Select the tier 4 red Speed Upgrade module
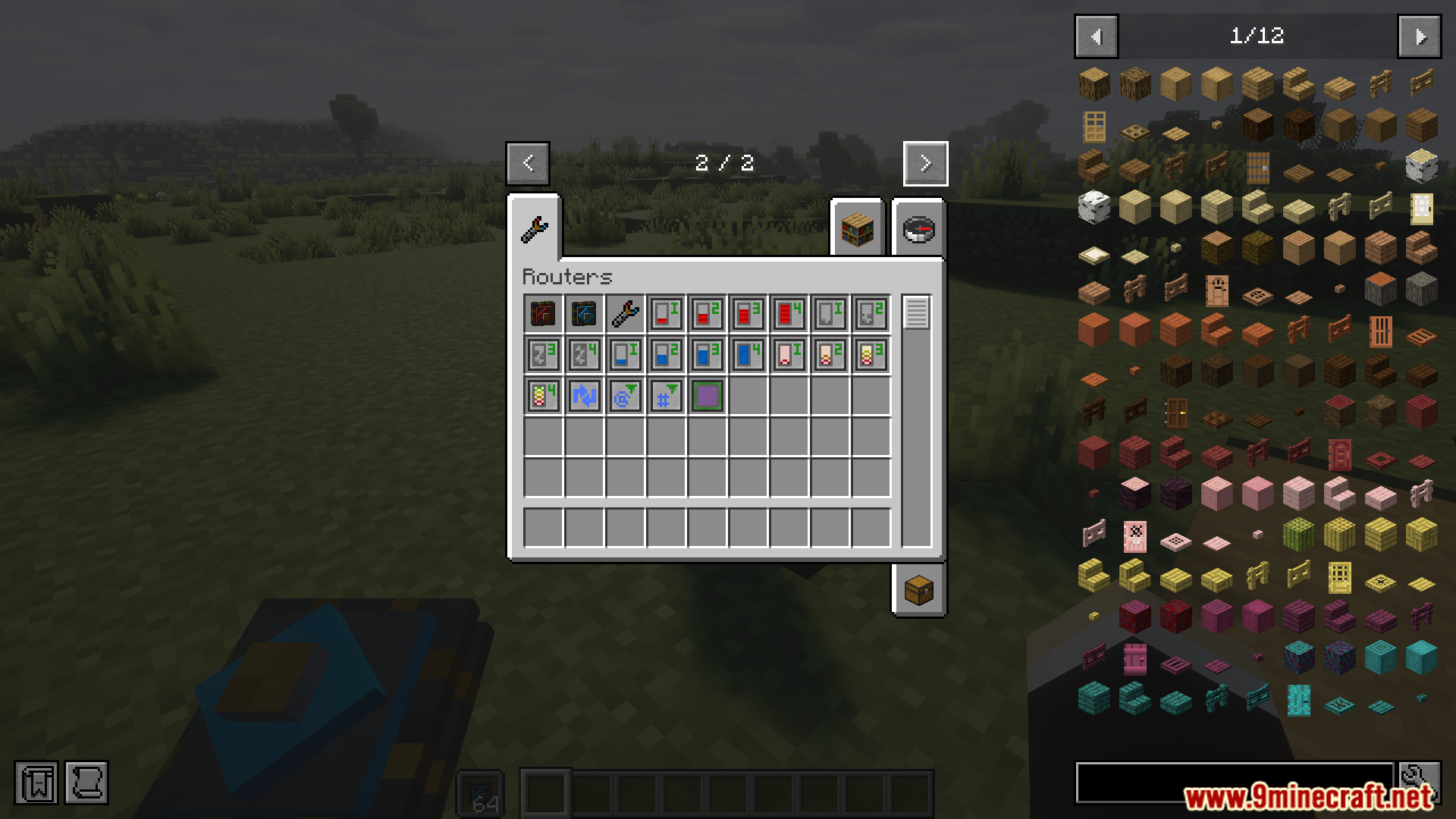Screen dimensions: 1456x819 (x=789, y=312)
